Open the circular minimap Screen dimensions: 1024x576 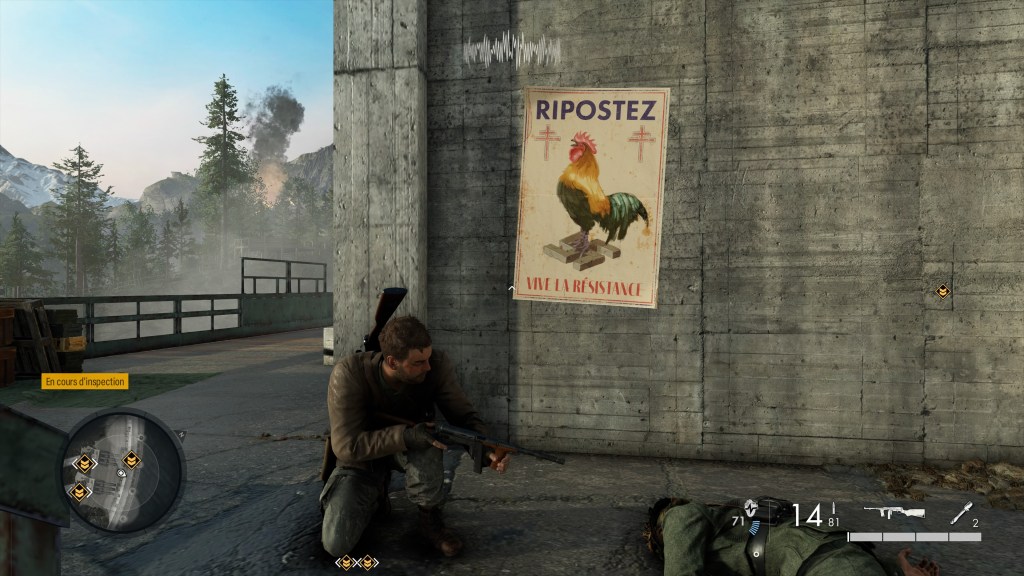(123, 468)
